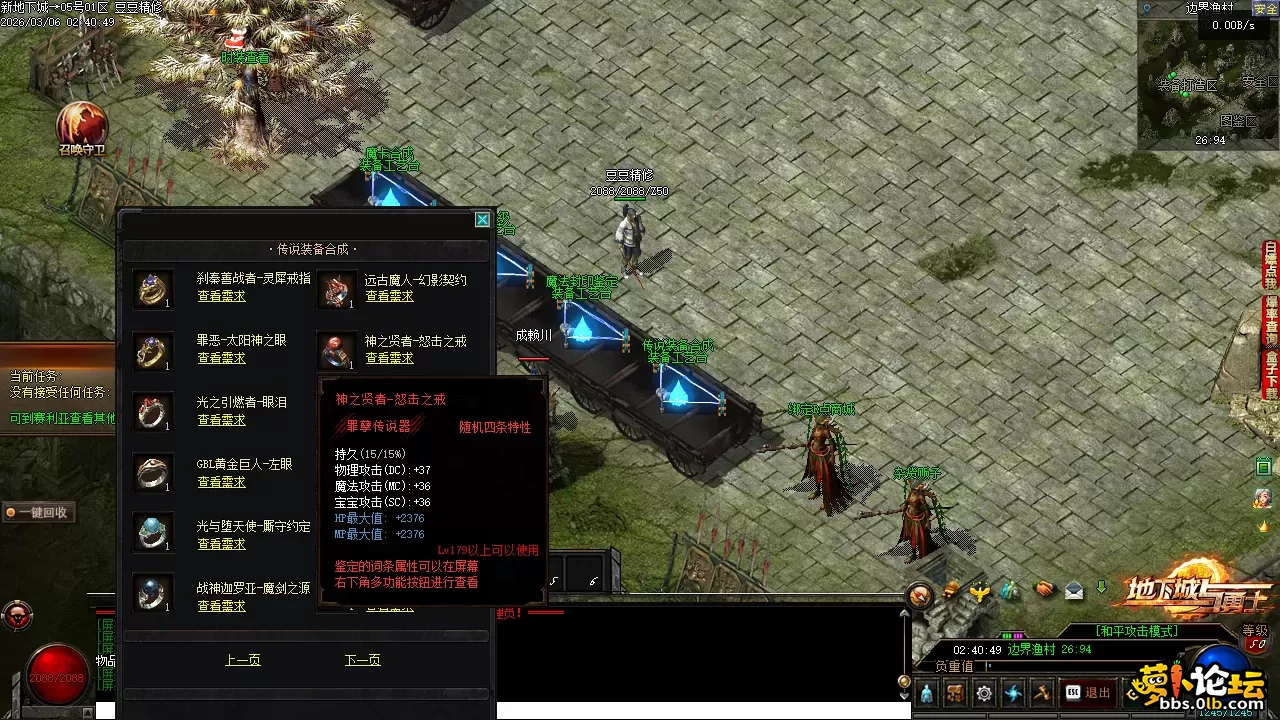The image size is (1280, 720).
Task: Open the handshake trade icon
Action: (x=1044, y=590)
